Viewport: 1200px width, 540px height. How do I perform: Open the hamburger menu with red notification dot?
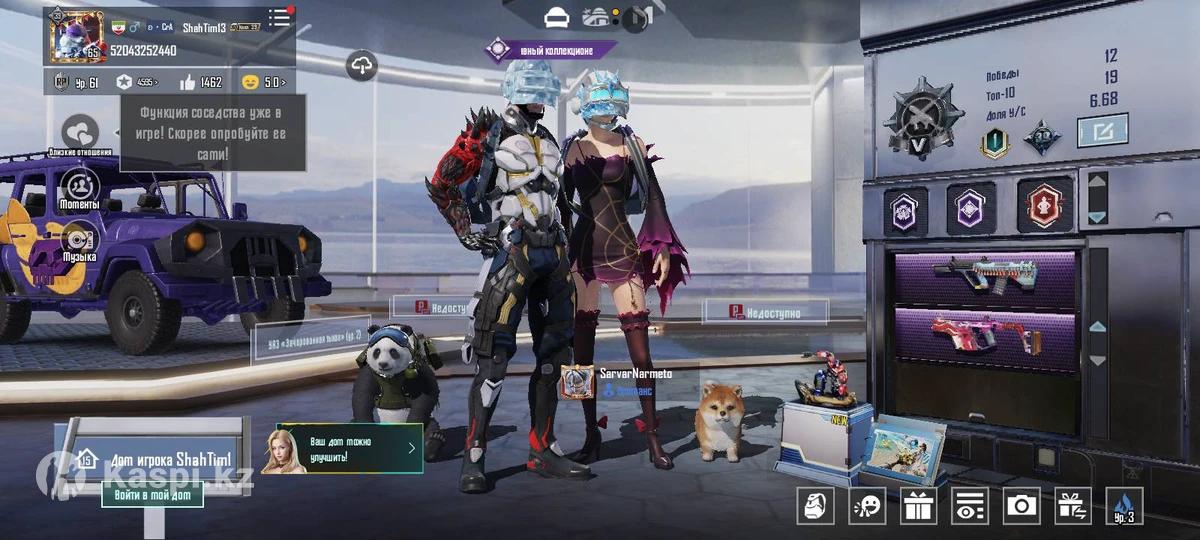click(280, 18)
